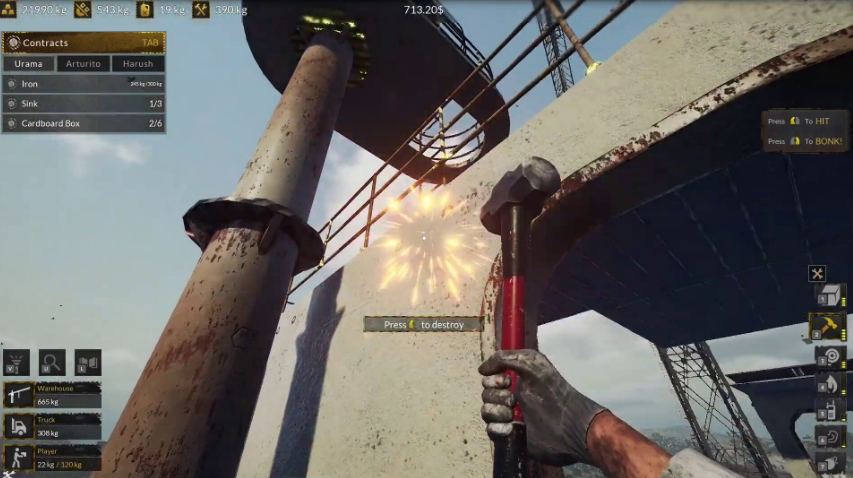Select the cube tool in slot 1
853x478 pixels.
(831, 296)
